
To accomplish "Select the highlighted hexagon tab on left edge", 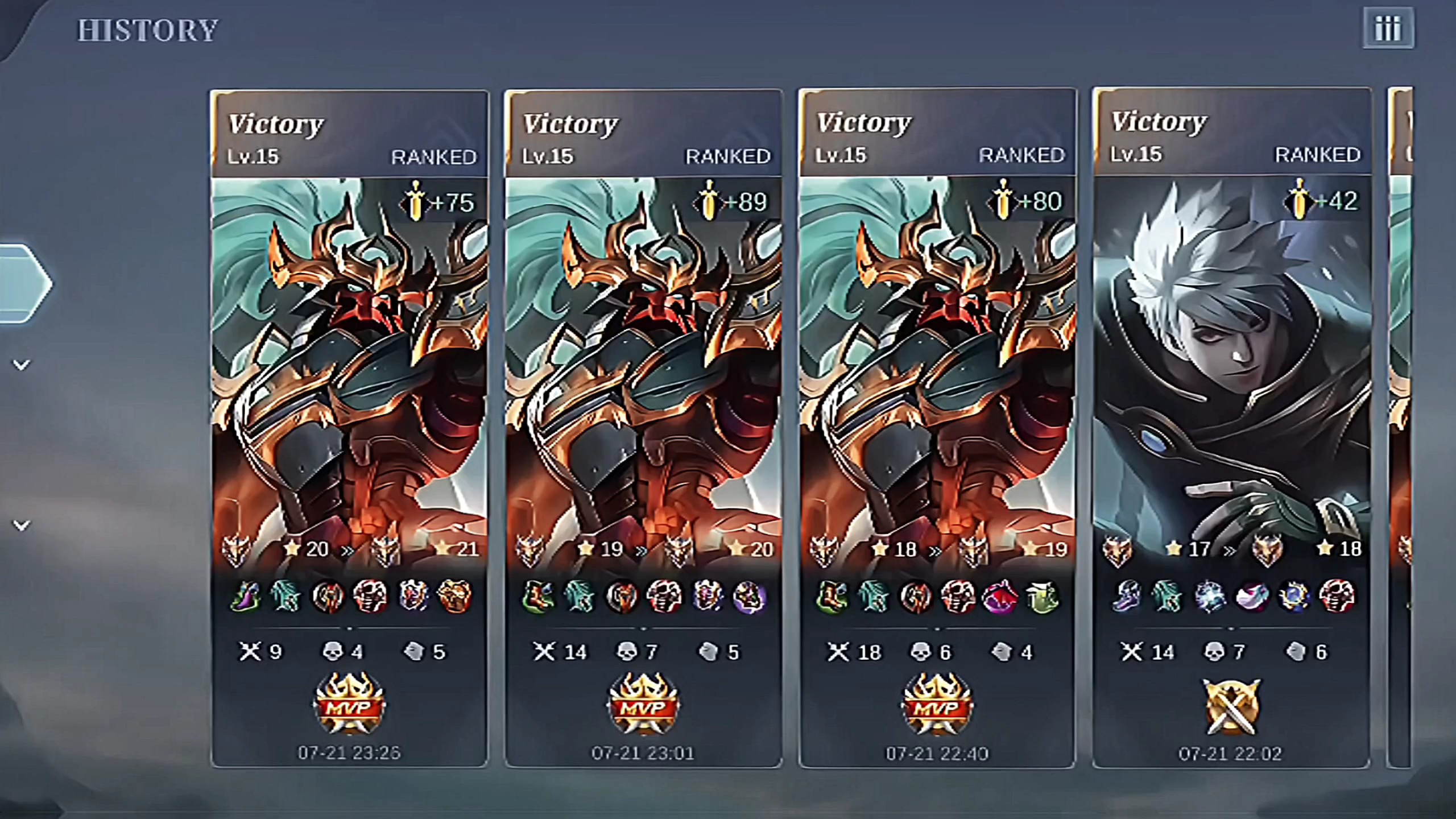I will [23, 284].
